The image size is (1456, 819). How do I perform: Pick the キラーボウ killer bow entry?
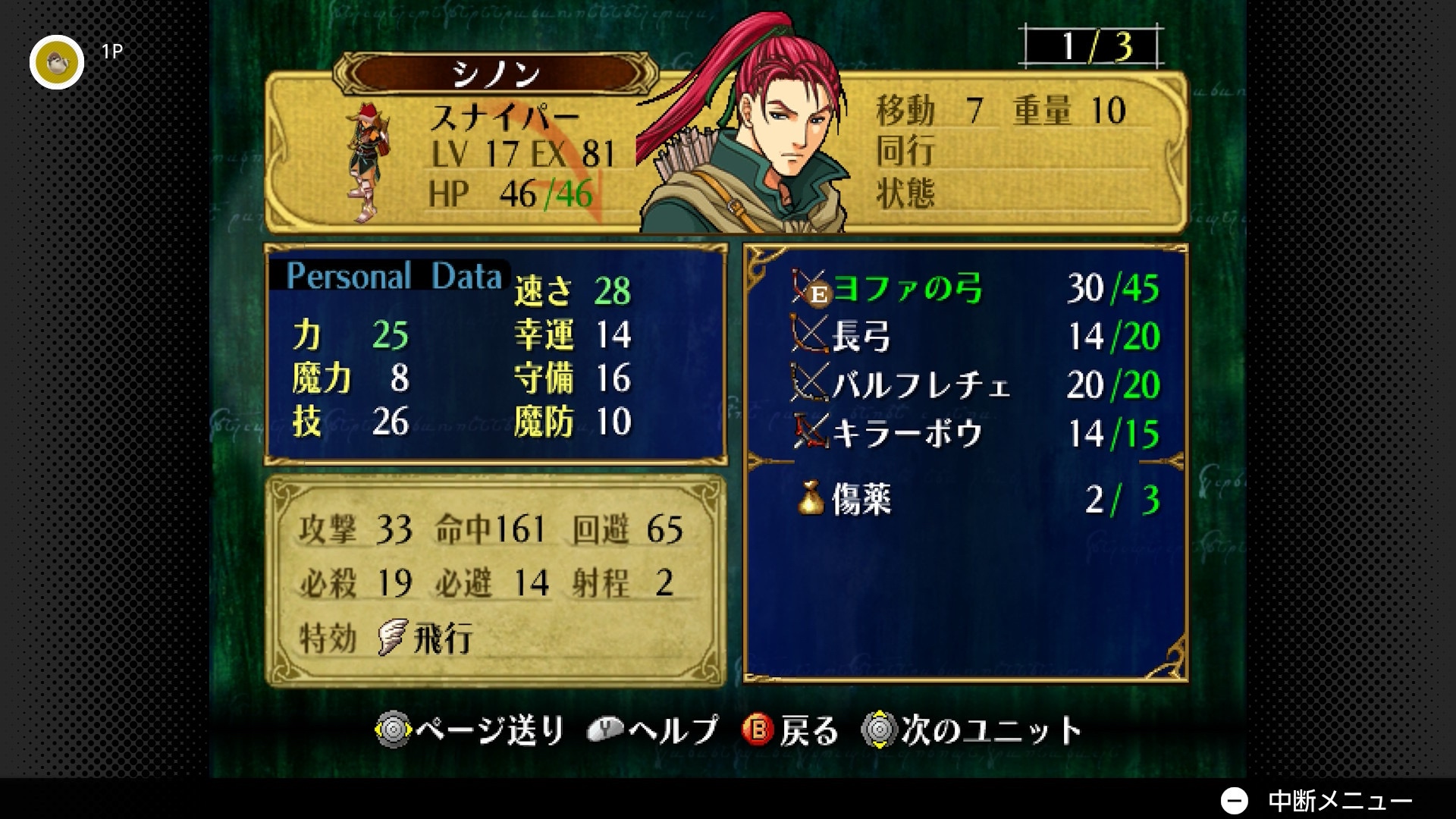coord(907,434)
